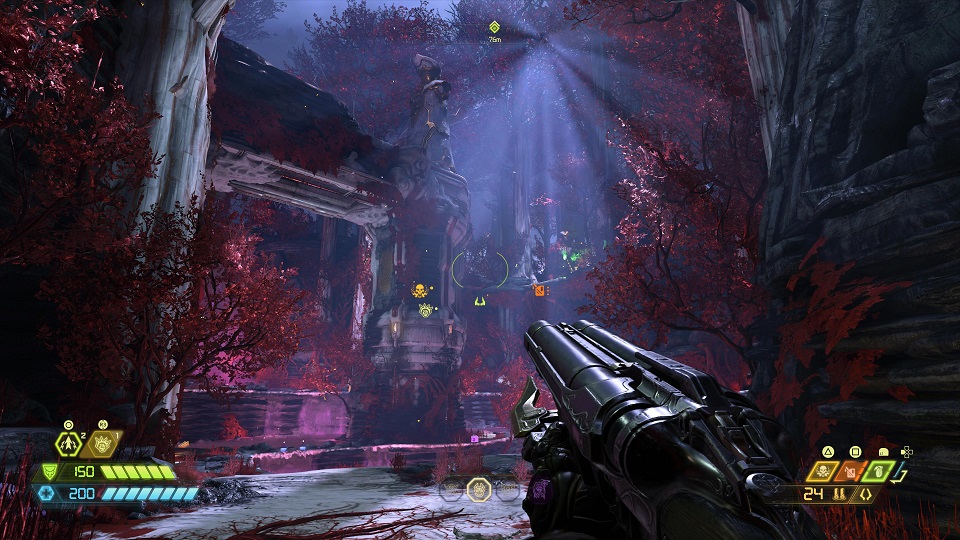Click the objective waypoint marker at 75m
960x540 pixels.
494,27
